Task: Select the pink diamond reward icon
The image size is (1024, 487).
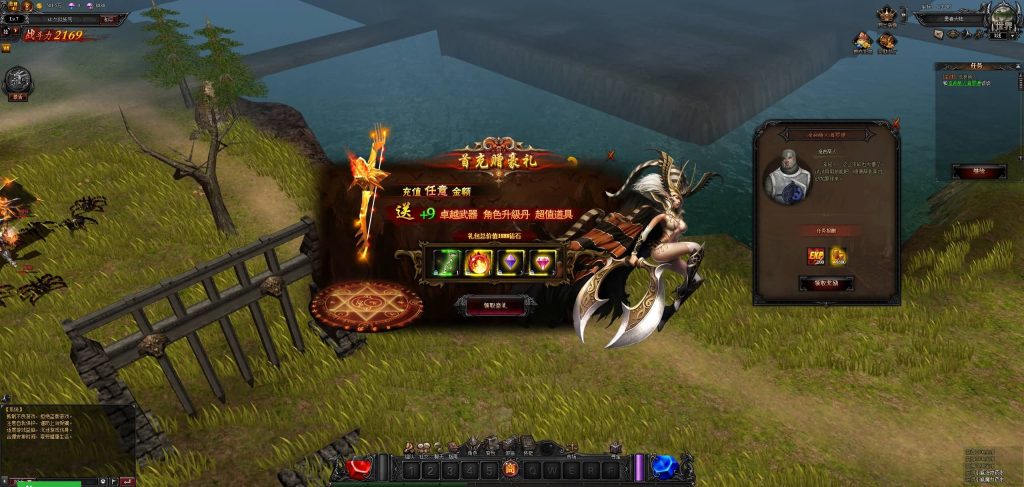Action: pos(543,263)
